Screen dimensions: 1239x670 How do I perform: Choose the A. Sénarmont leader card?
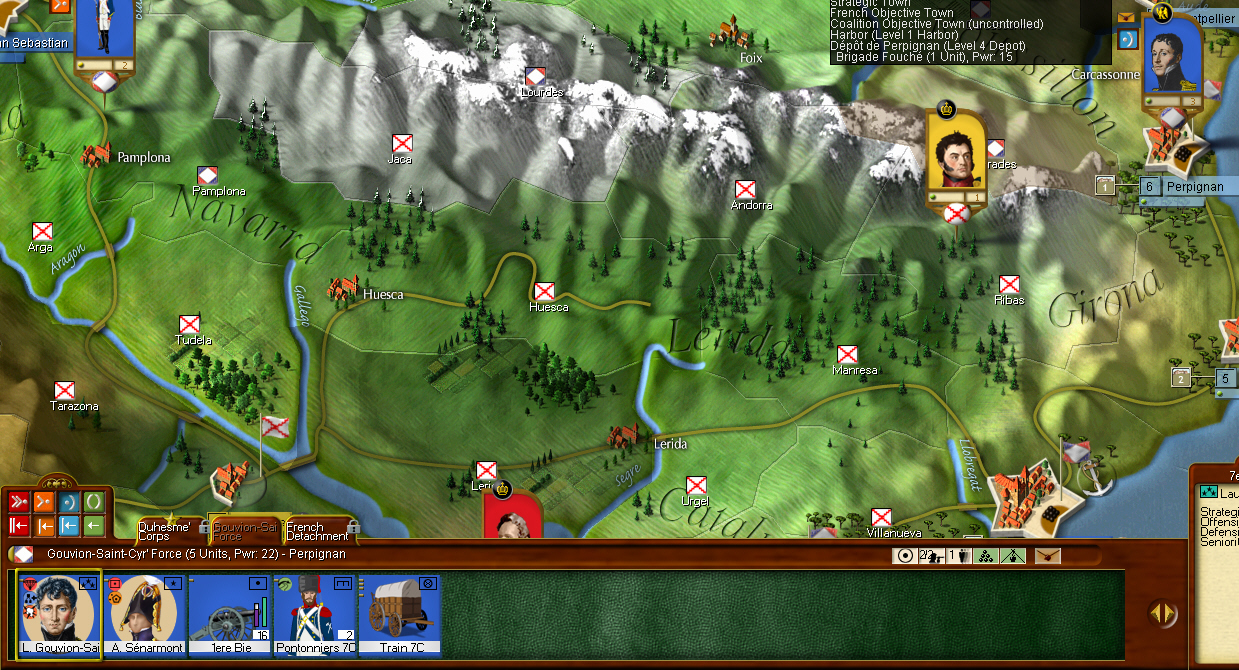[x=144, y=613]
